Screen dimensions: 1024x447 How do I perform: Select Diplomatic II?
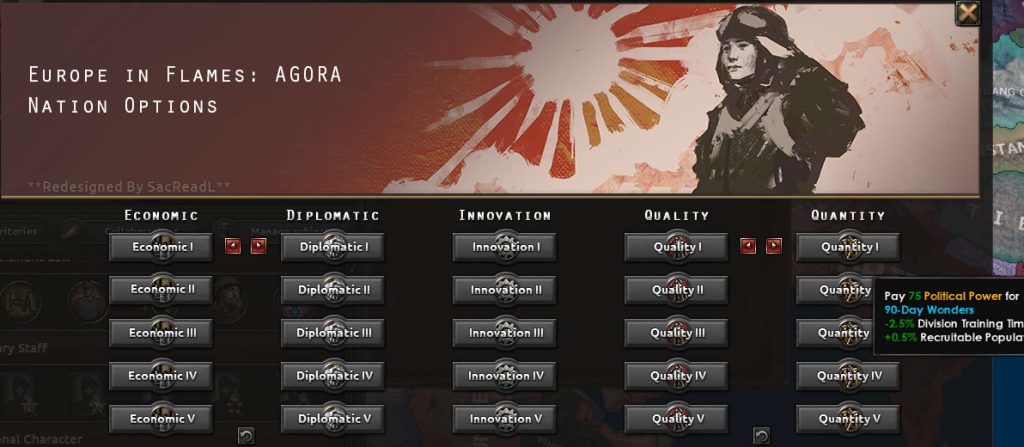(x=333, y=290)
